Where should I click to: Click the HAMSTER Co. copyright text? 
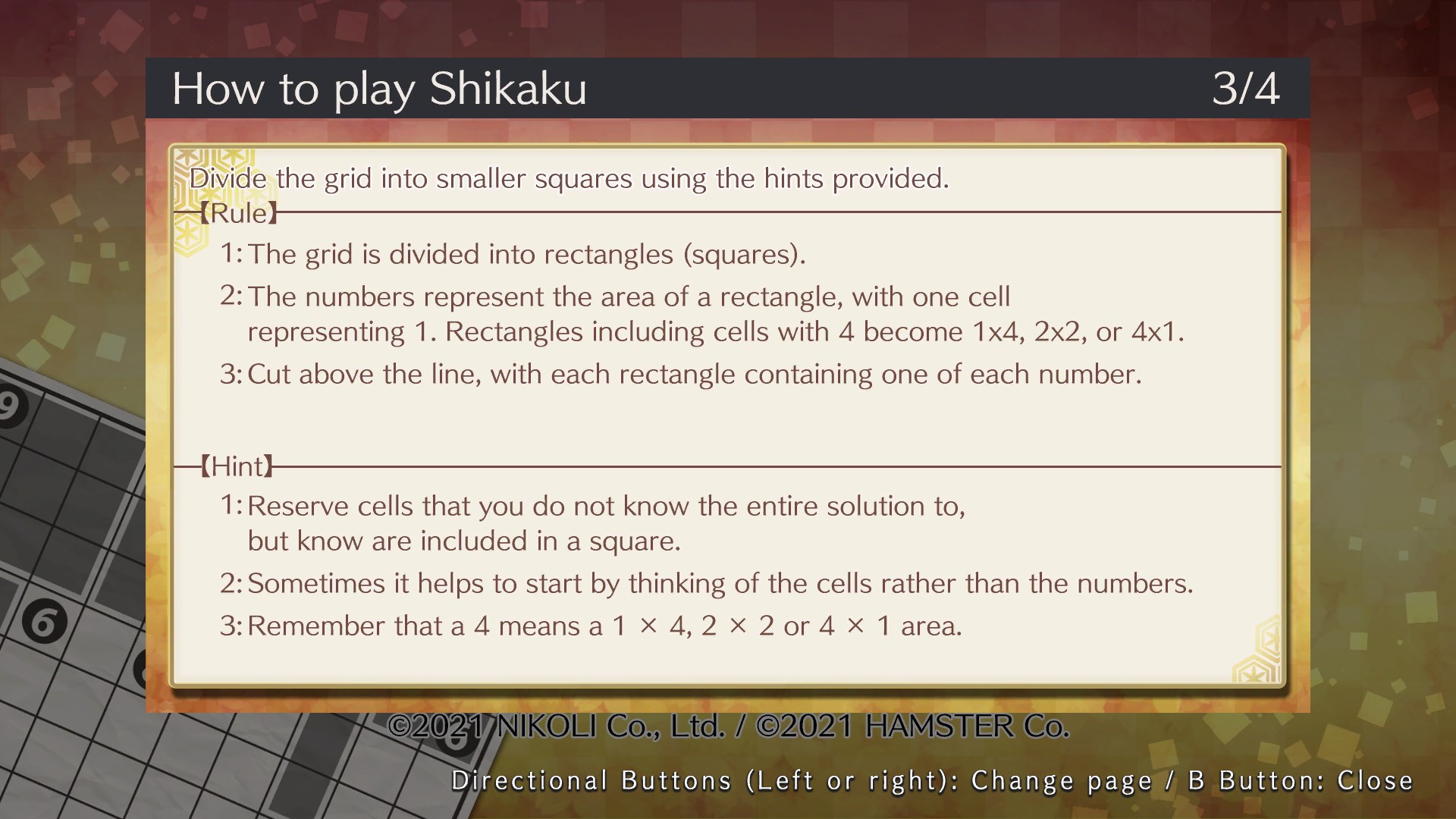pyautogui.click(x=910, y=725)
